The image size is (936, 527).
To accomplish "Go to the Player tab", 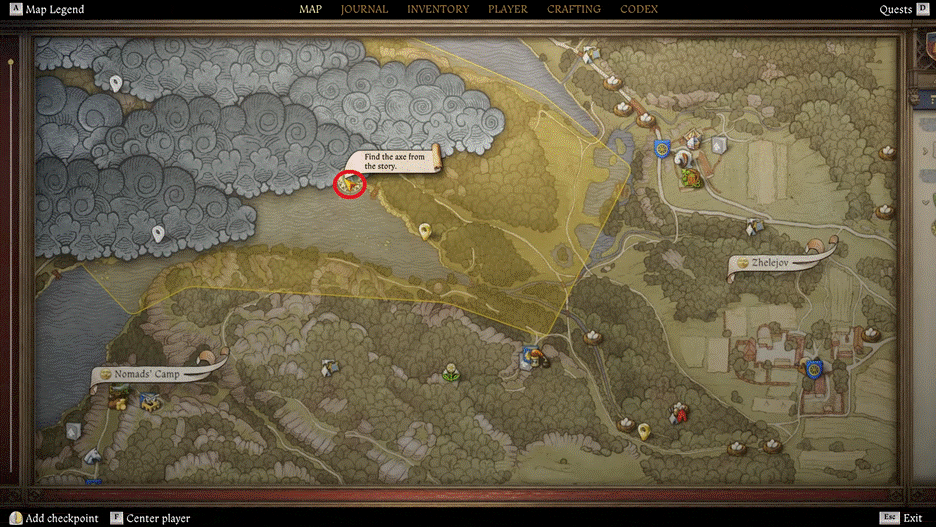I will tap(508, 10).
